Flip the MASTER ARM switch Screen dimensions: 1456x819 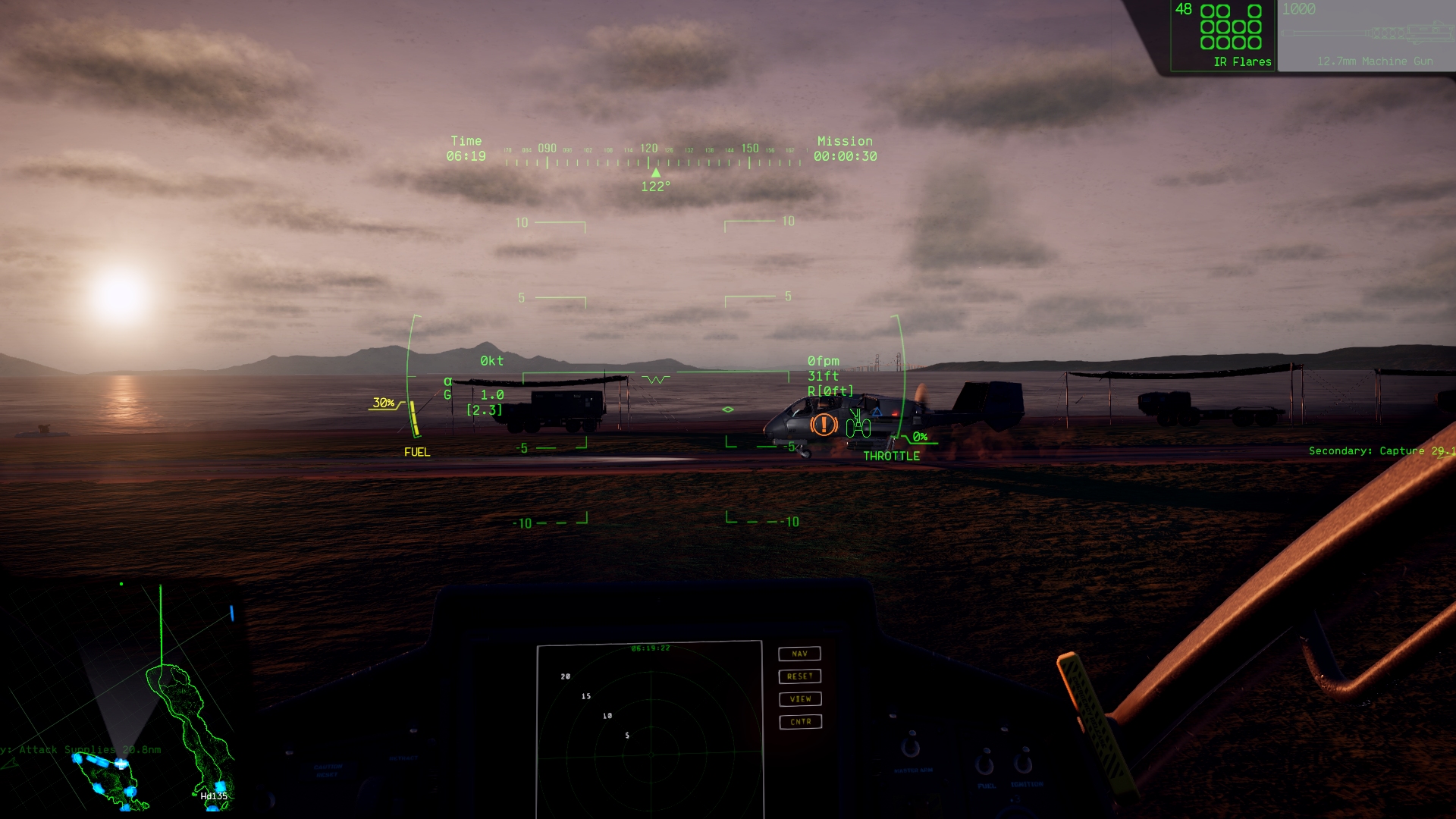point(911,748)
